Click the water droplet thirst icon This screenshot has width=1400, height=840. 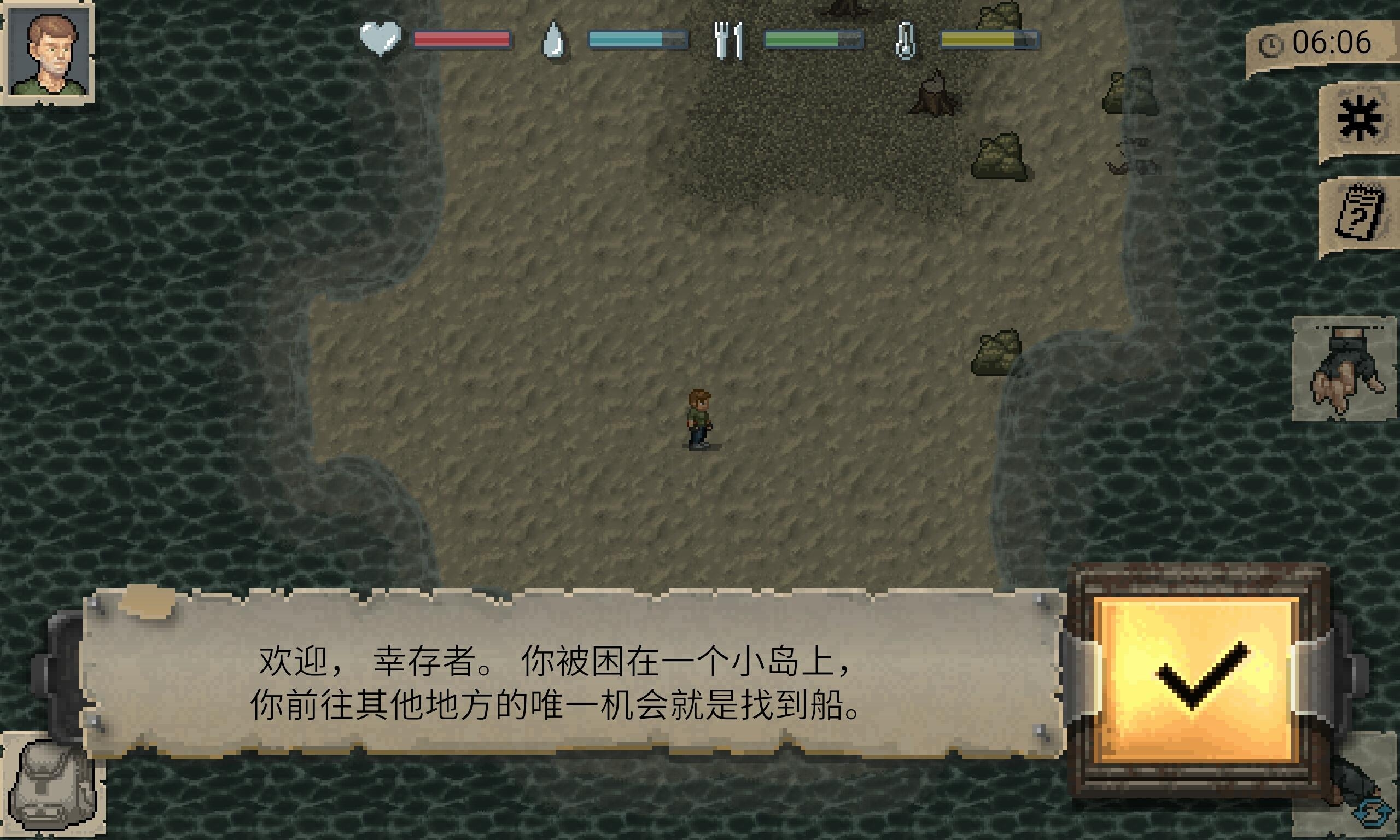pyautogui.click(x=553, y=41)
